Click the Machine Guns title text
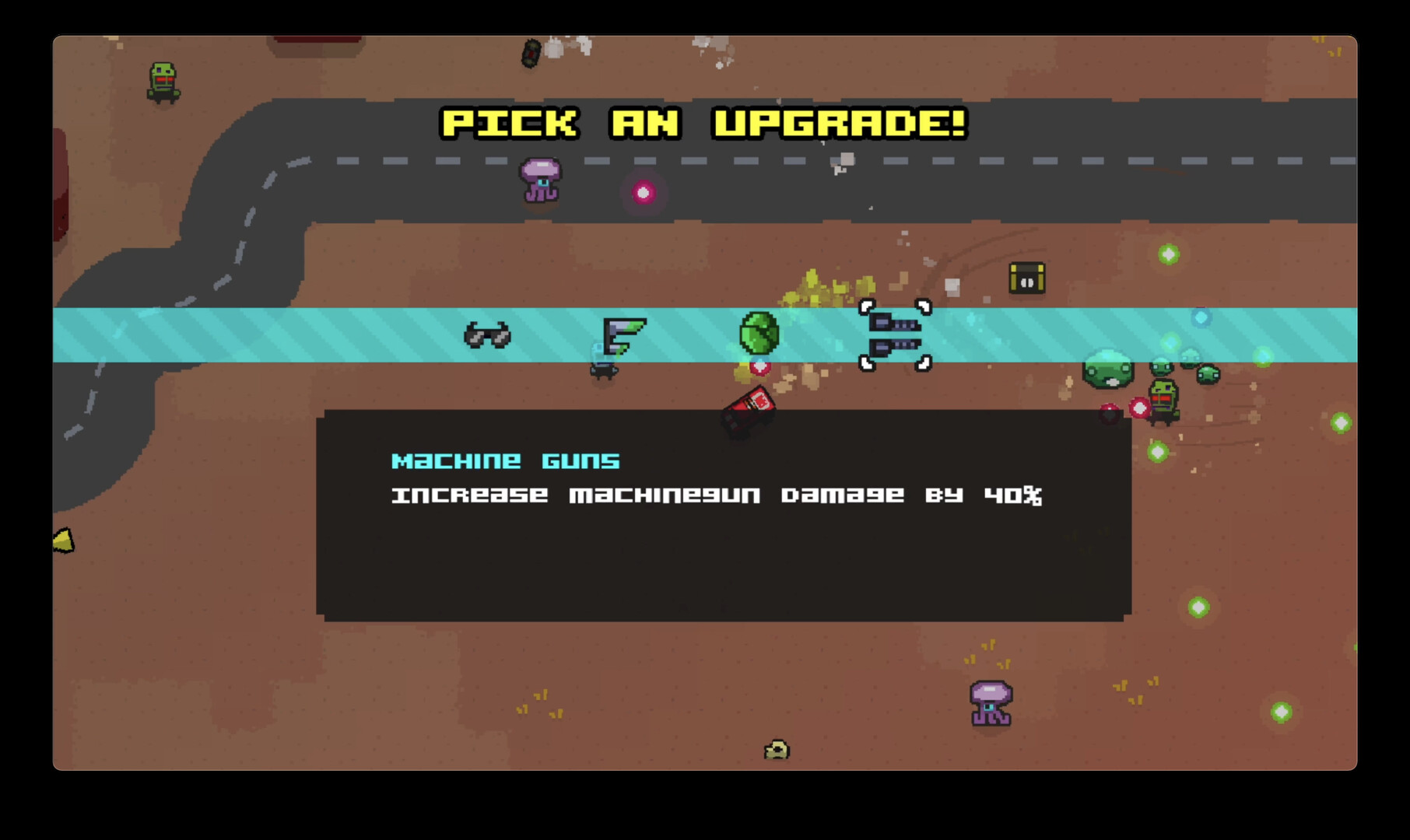Image resolution: width=1410 pixels, height=840 pixels. (x=504, y=460)
